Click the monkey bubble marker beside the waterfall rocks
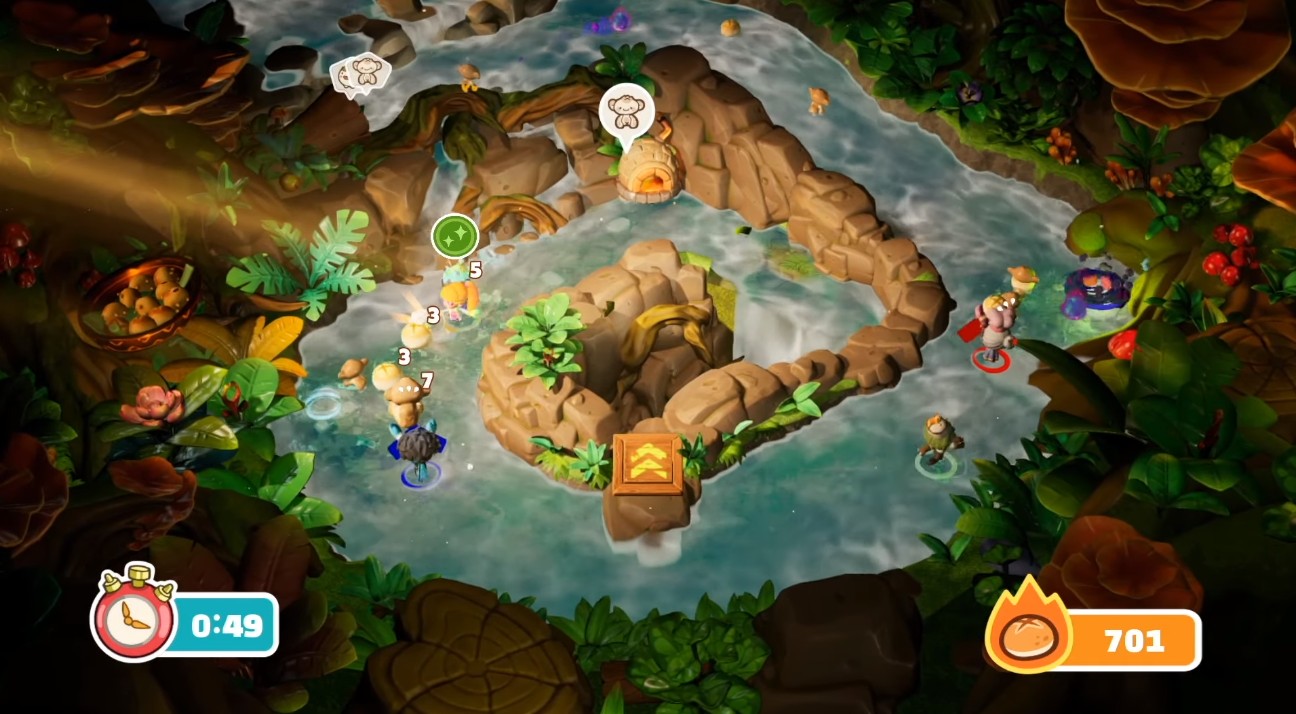Viewport: 1296px width, 714px height. [362, 73]
